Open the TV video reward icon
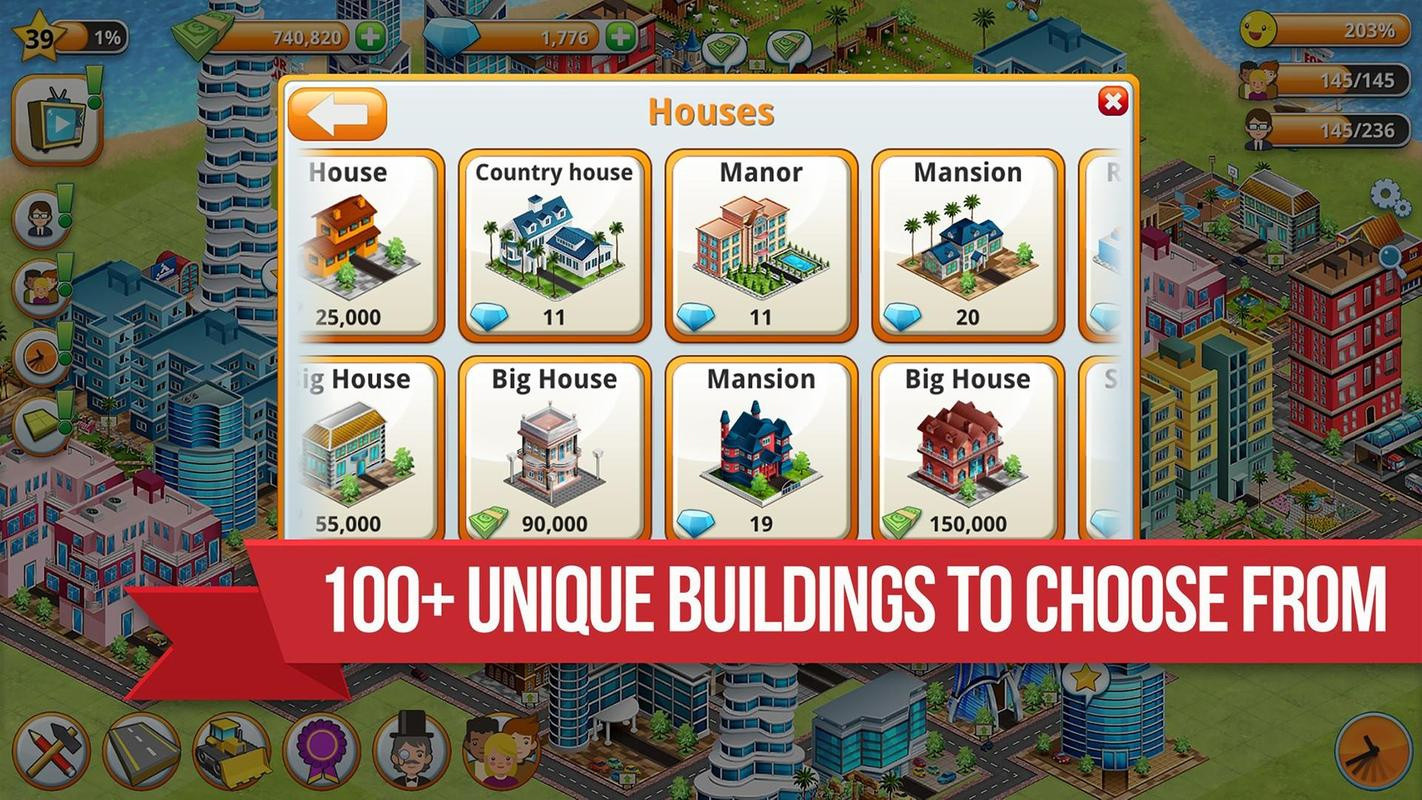 [56, 120]
